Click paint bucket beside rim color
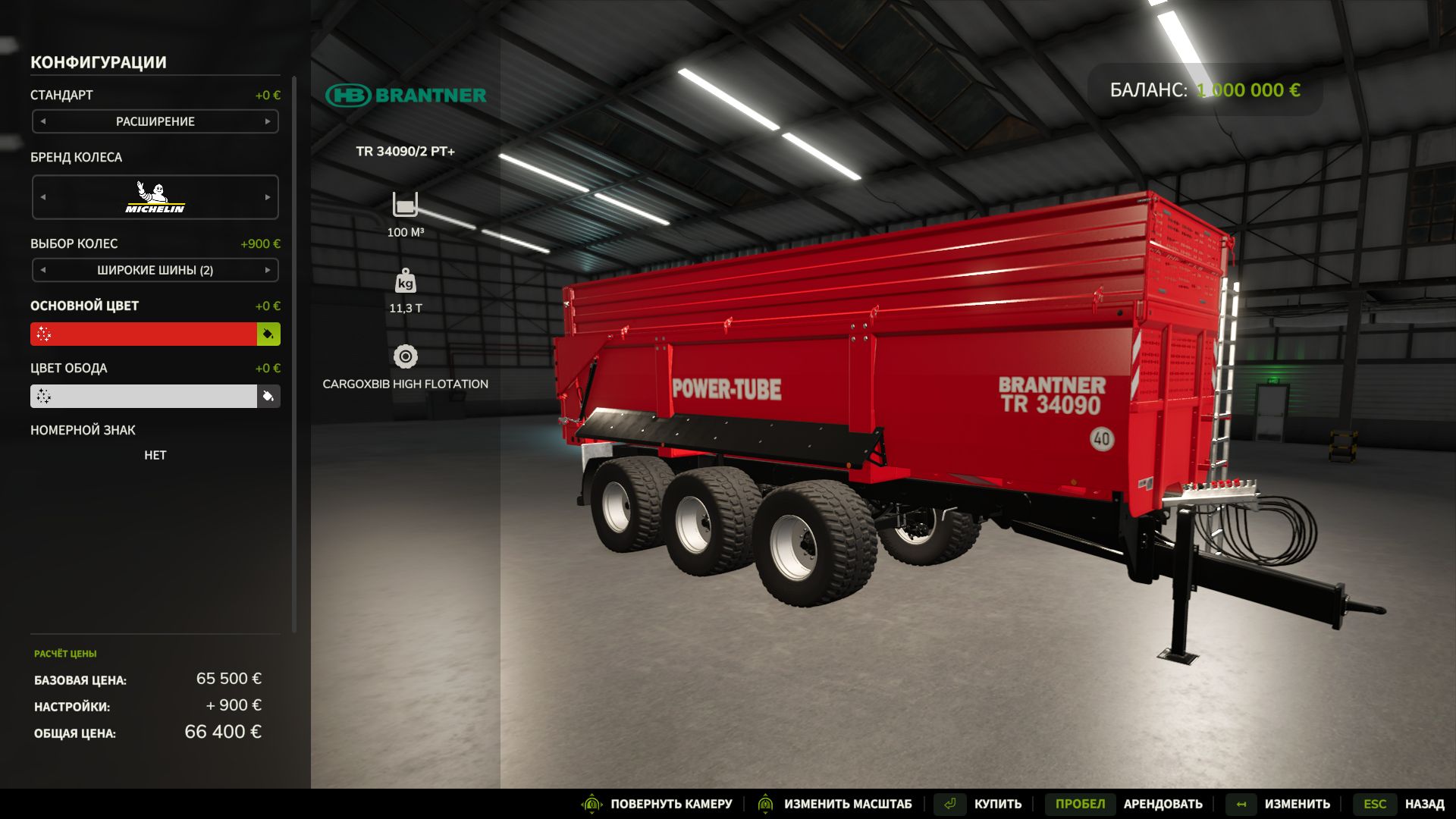This screenshot has width=1456, height=819. tap(268, 397)
